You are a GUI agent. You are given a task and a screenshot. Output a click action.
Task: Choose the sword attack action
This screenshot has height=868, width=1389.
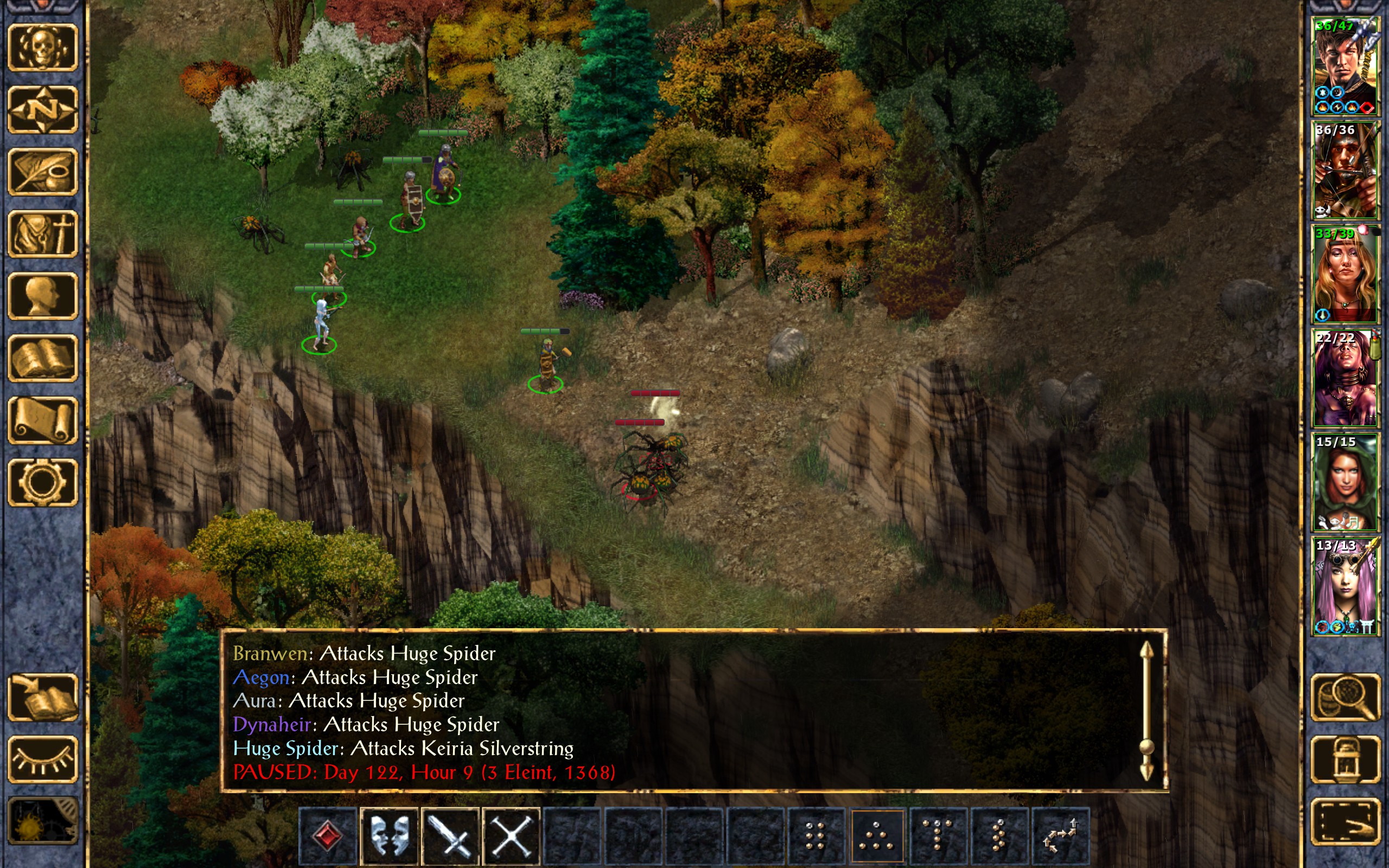tap(450, 835)
